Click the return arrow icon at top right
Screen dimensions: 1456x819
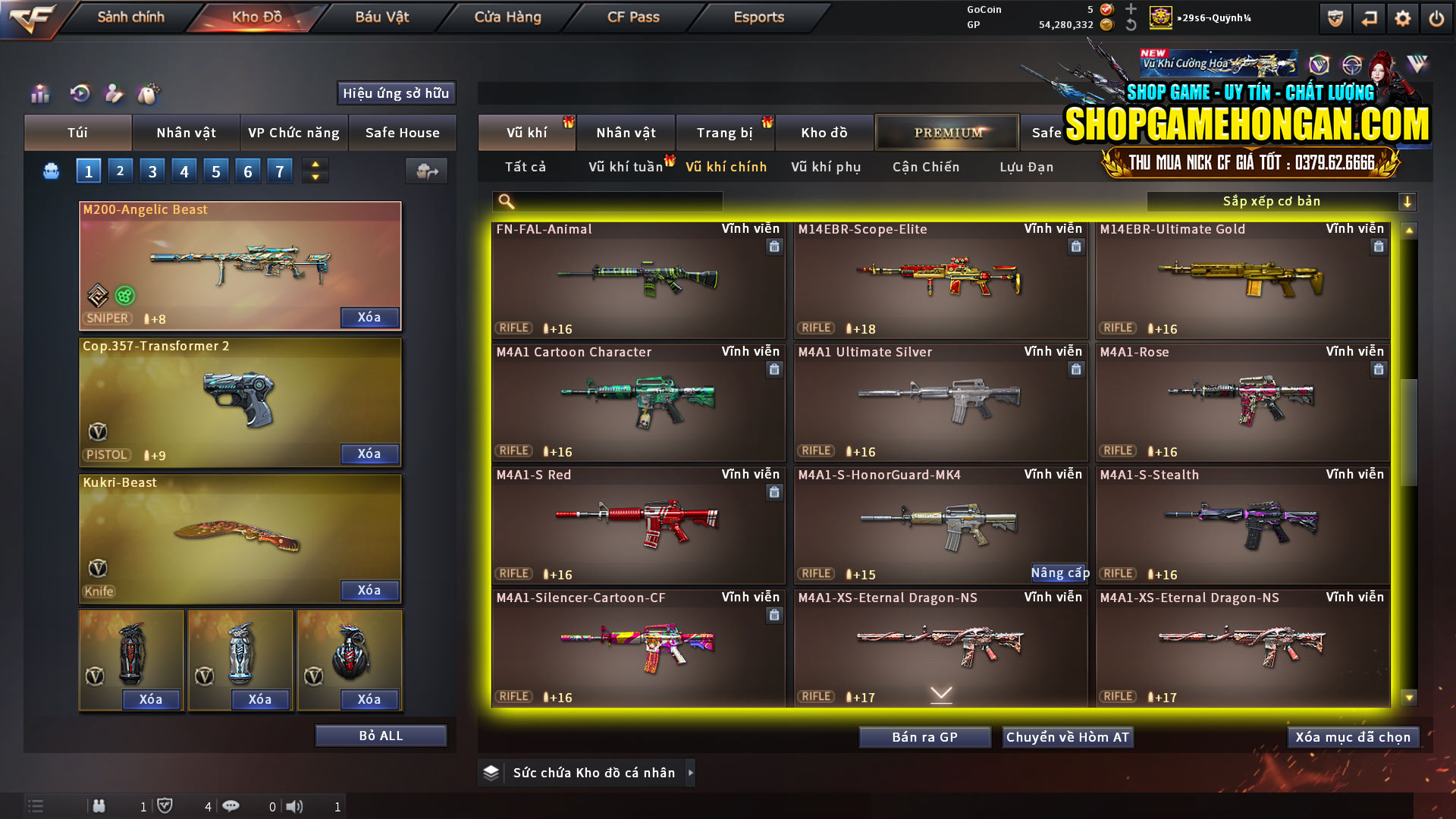1369,17
